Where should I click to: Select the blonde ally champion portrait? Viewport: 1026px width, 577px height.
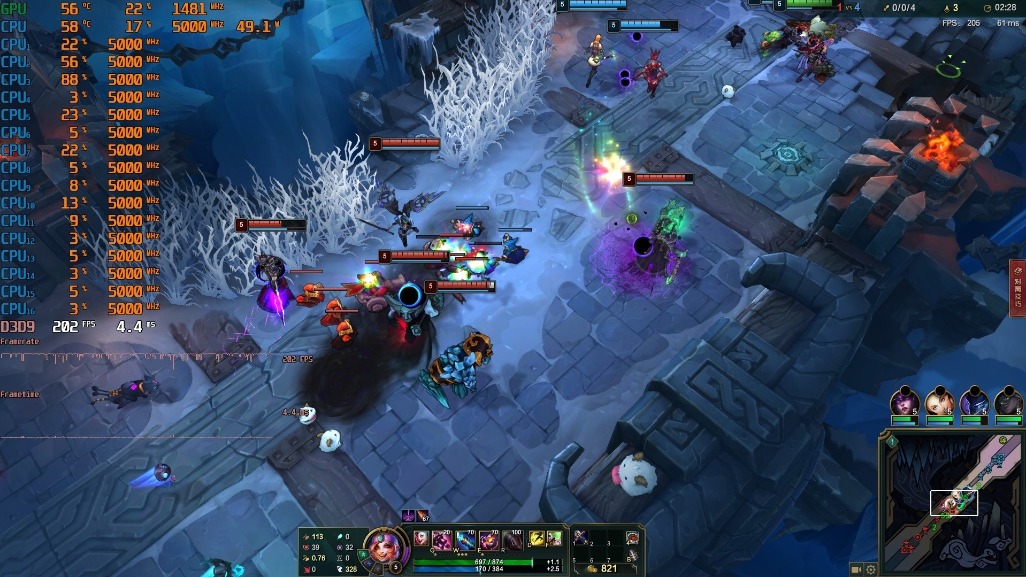pyautogui.click(x=939, y=401)
